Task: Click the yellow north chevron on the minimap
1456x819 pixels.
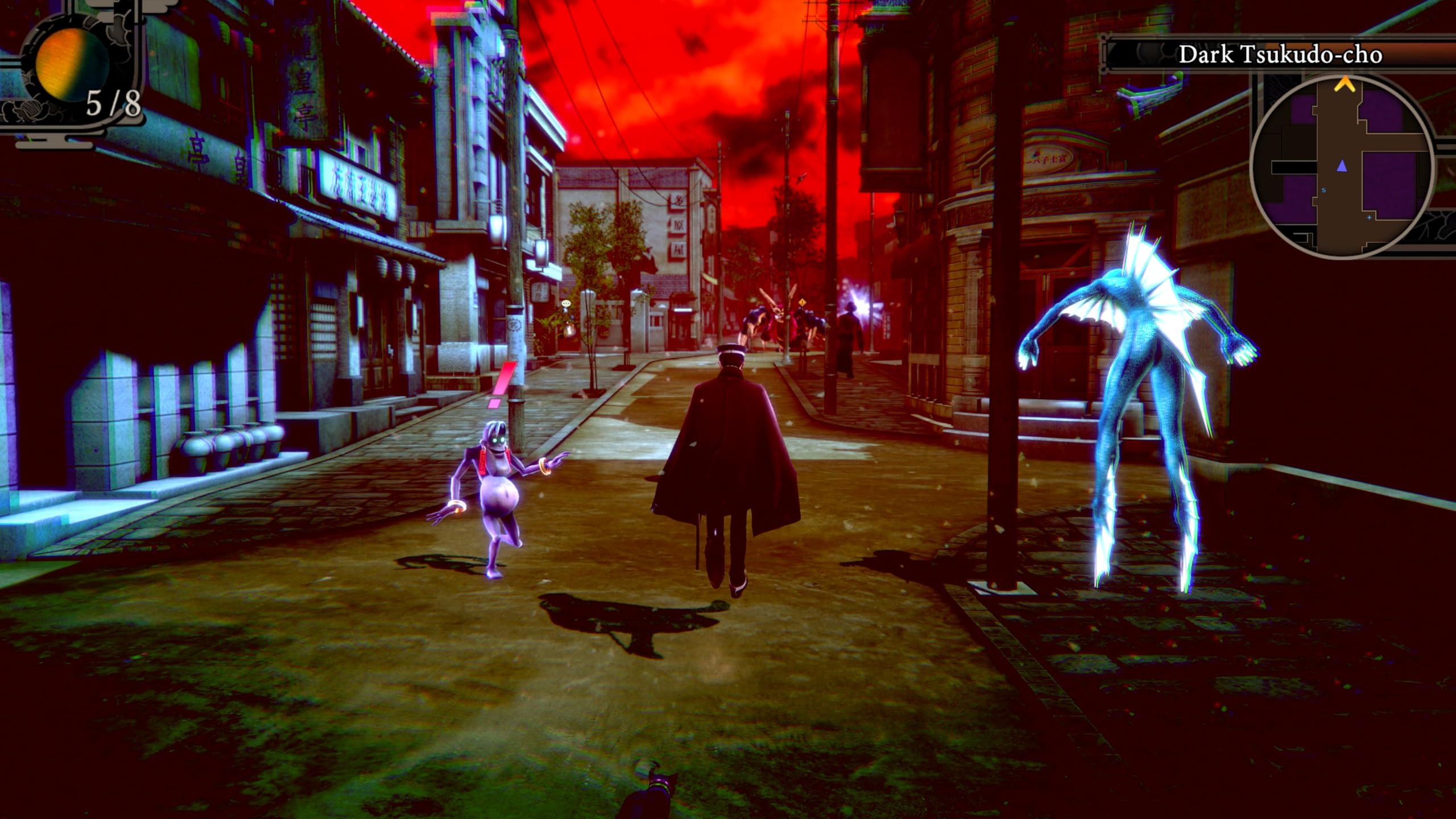Action: (1345, 86)
